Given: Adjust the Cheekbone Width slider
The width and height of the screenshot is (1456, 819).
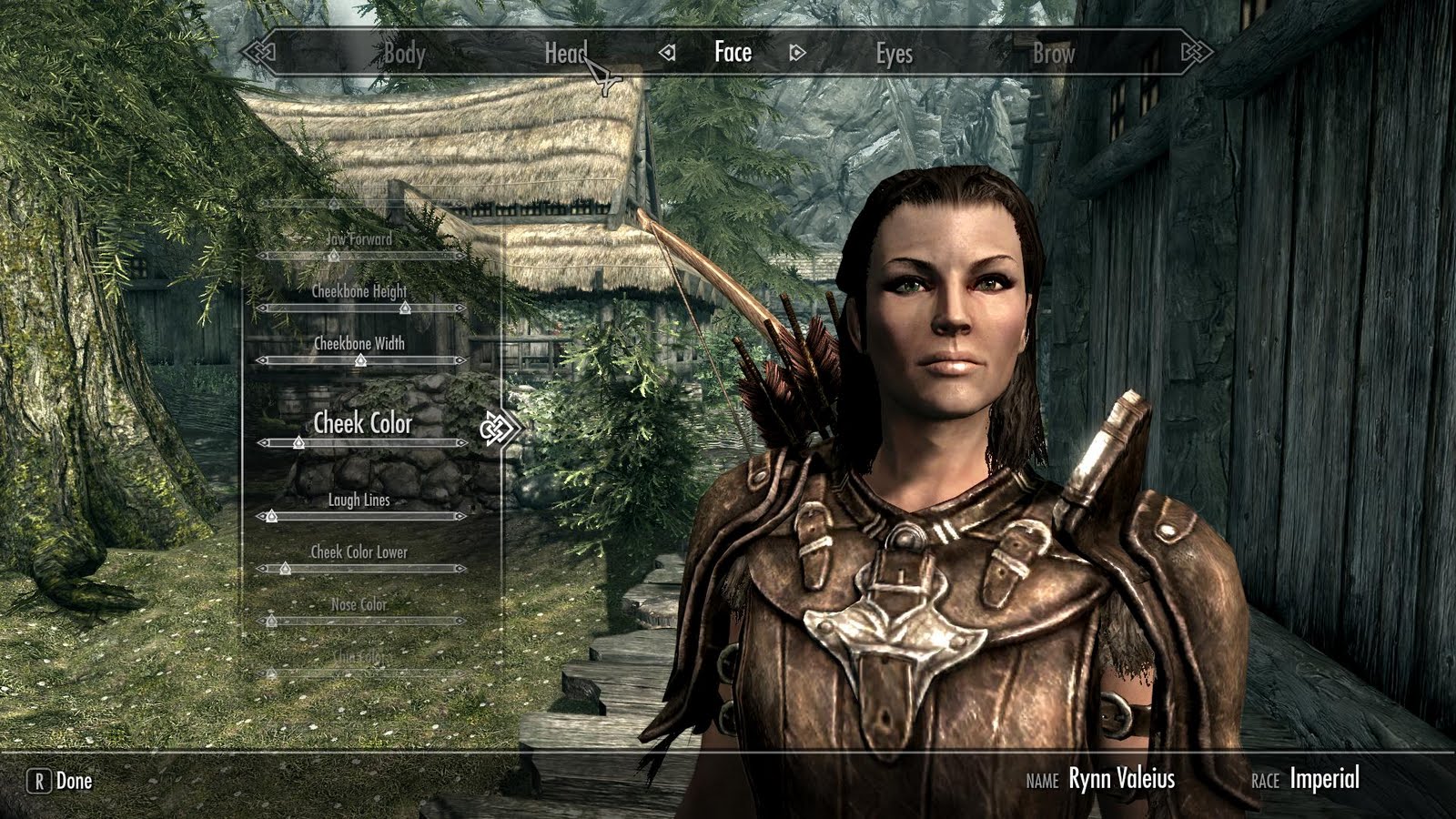Looking at the screenshot, I should 361,360.
